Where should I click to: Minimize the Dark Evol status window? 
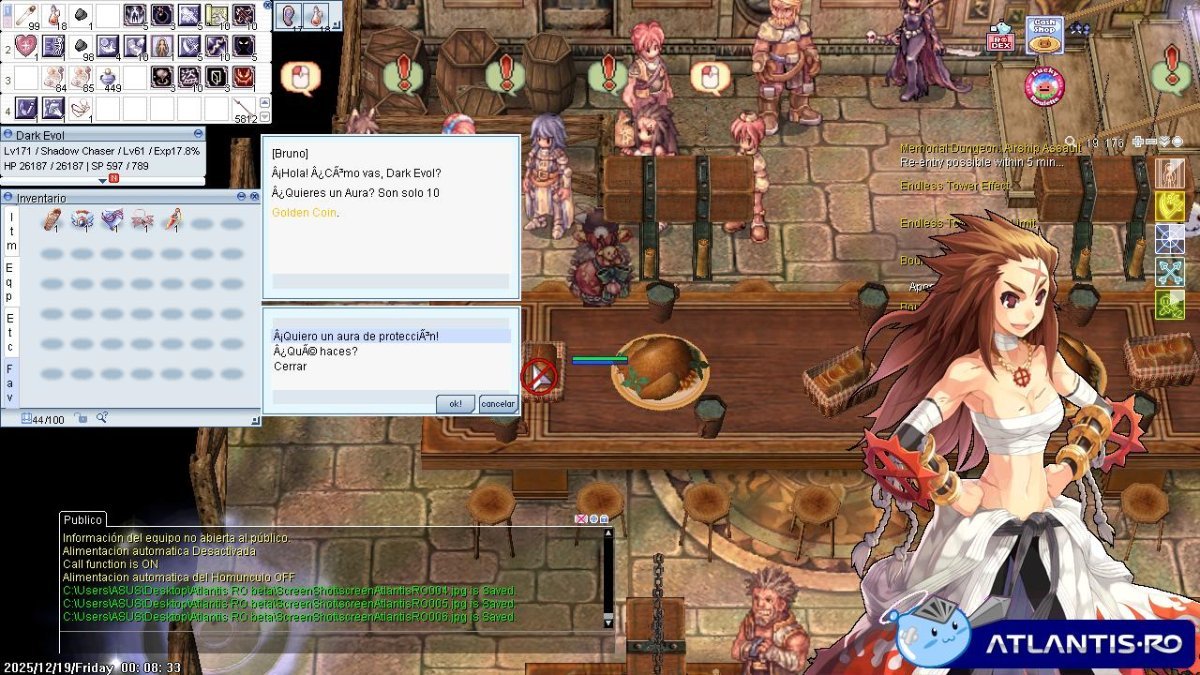(x=198, y=134)
